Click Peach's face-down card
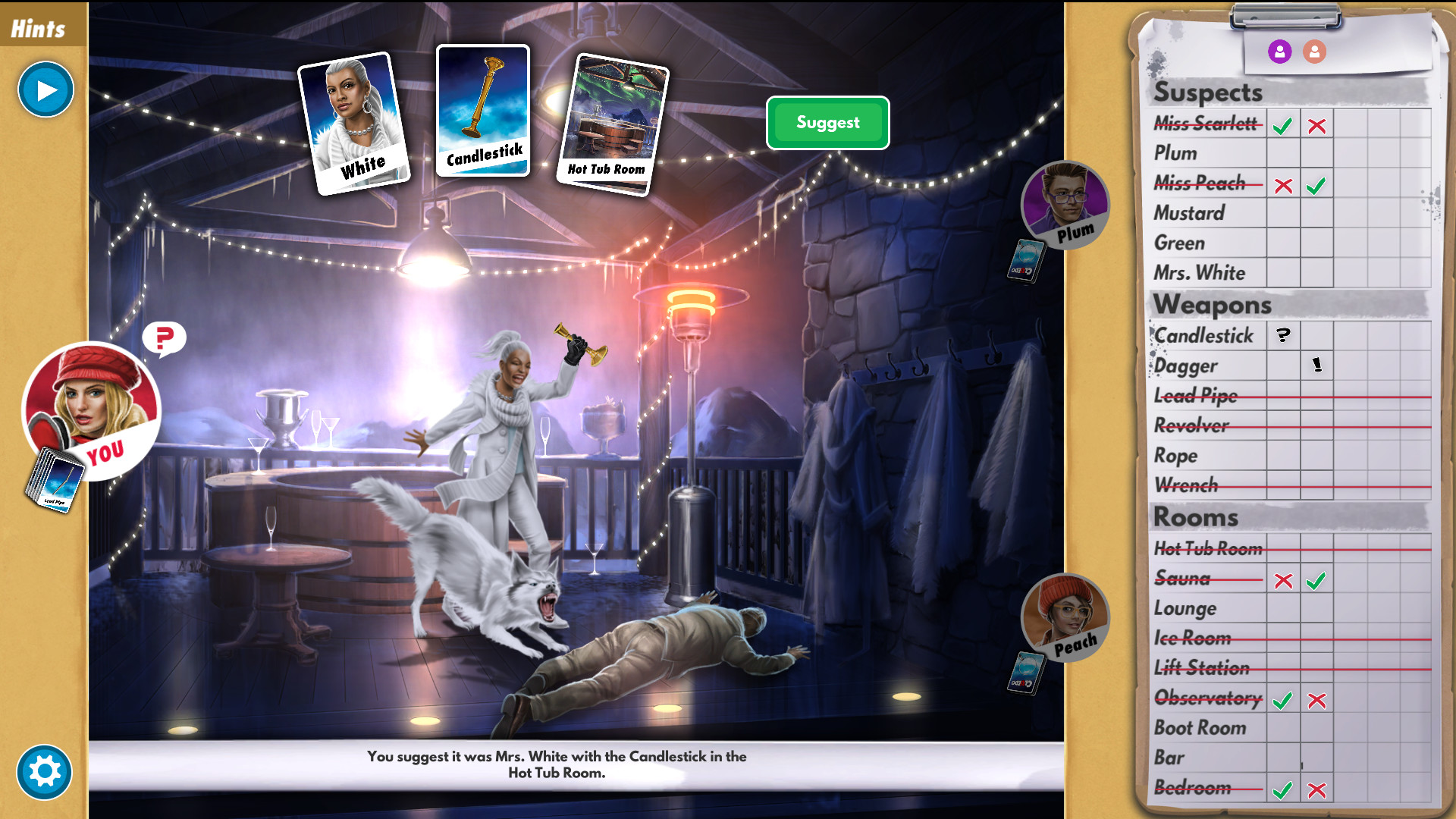This screenshot has width=1456, height=819. (x=1027, y=671)
